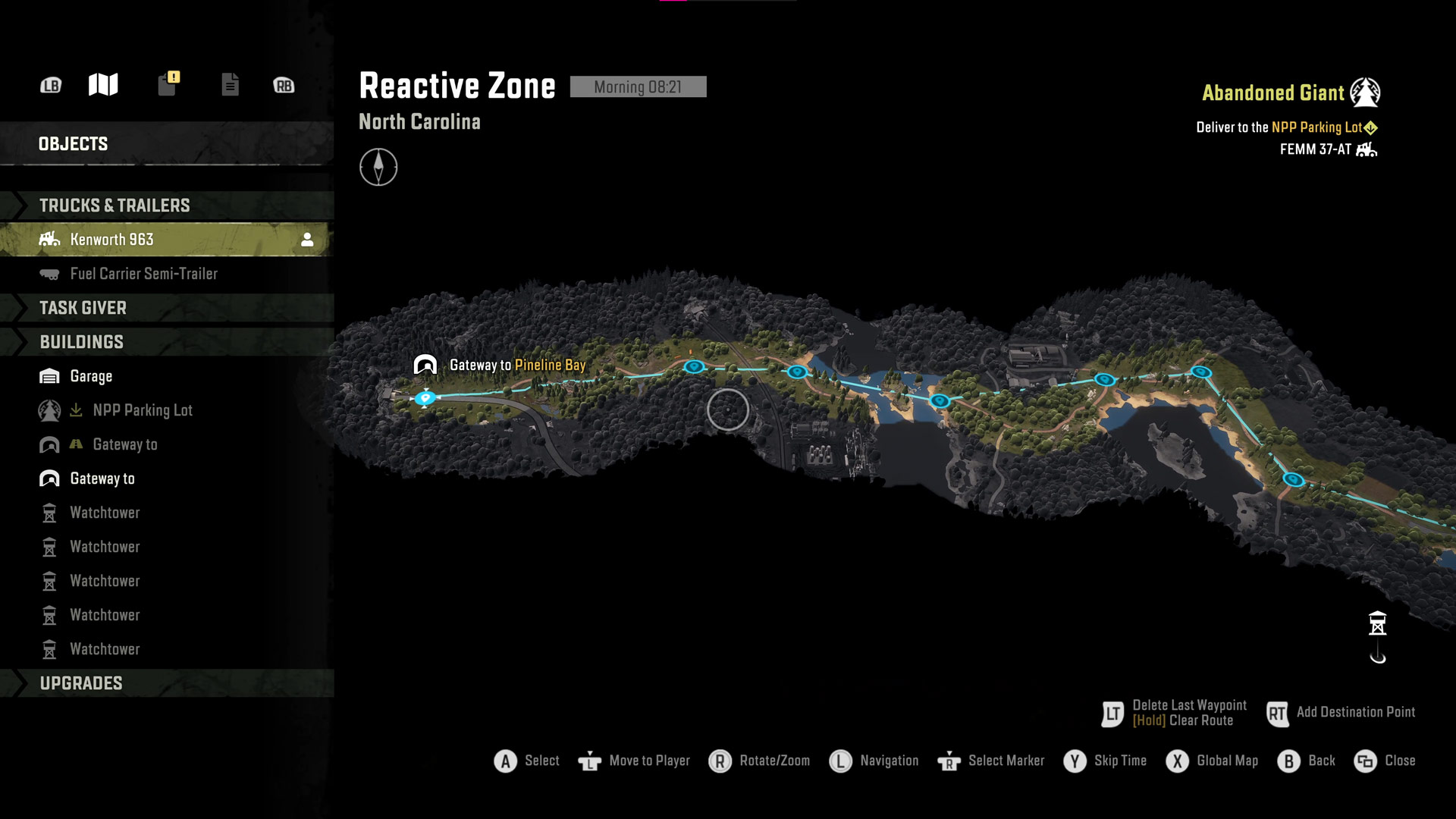
Task: Select the Fuel Carrier Semi-Trailer entry
Action: 143,274
